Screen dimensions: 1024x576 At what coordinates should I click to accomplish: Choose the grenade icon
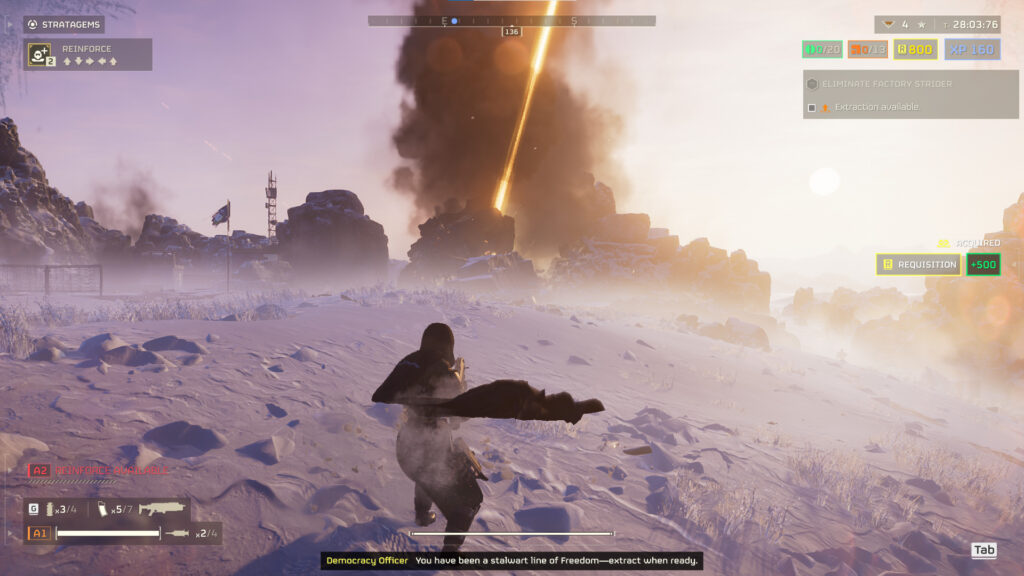[x=49, y=509]
